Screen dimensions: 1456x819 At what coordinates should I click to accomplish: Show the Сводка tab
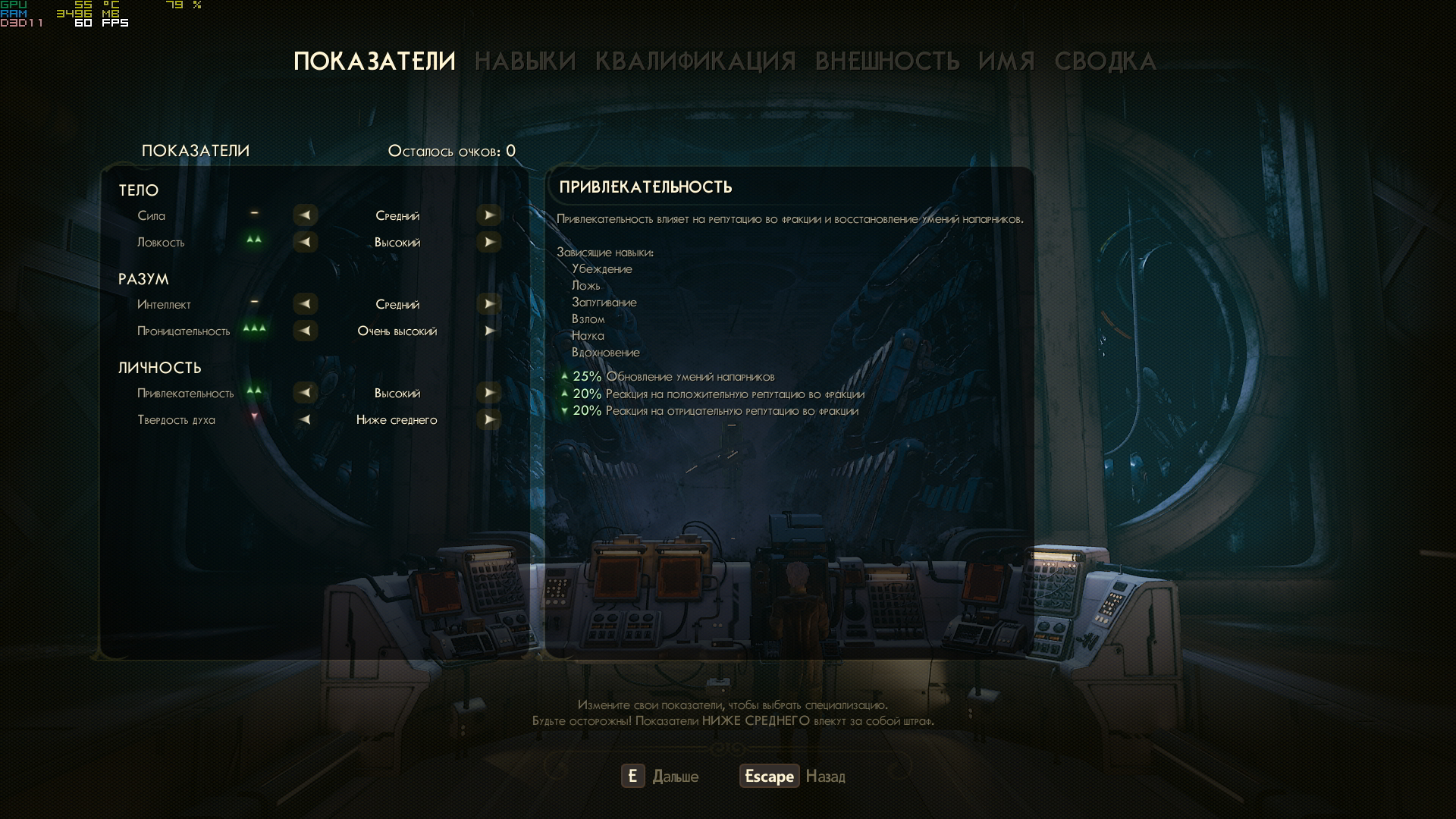click(1105, 61)
